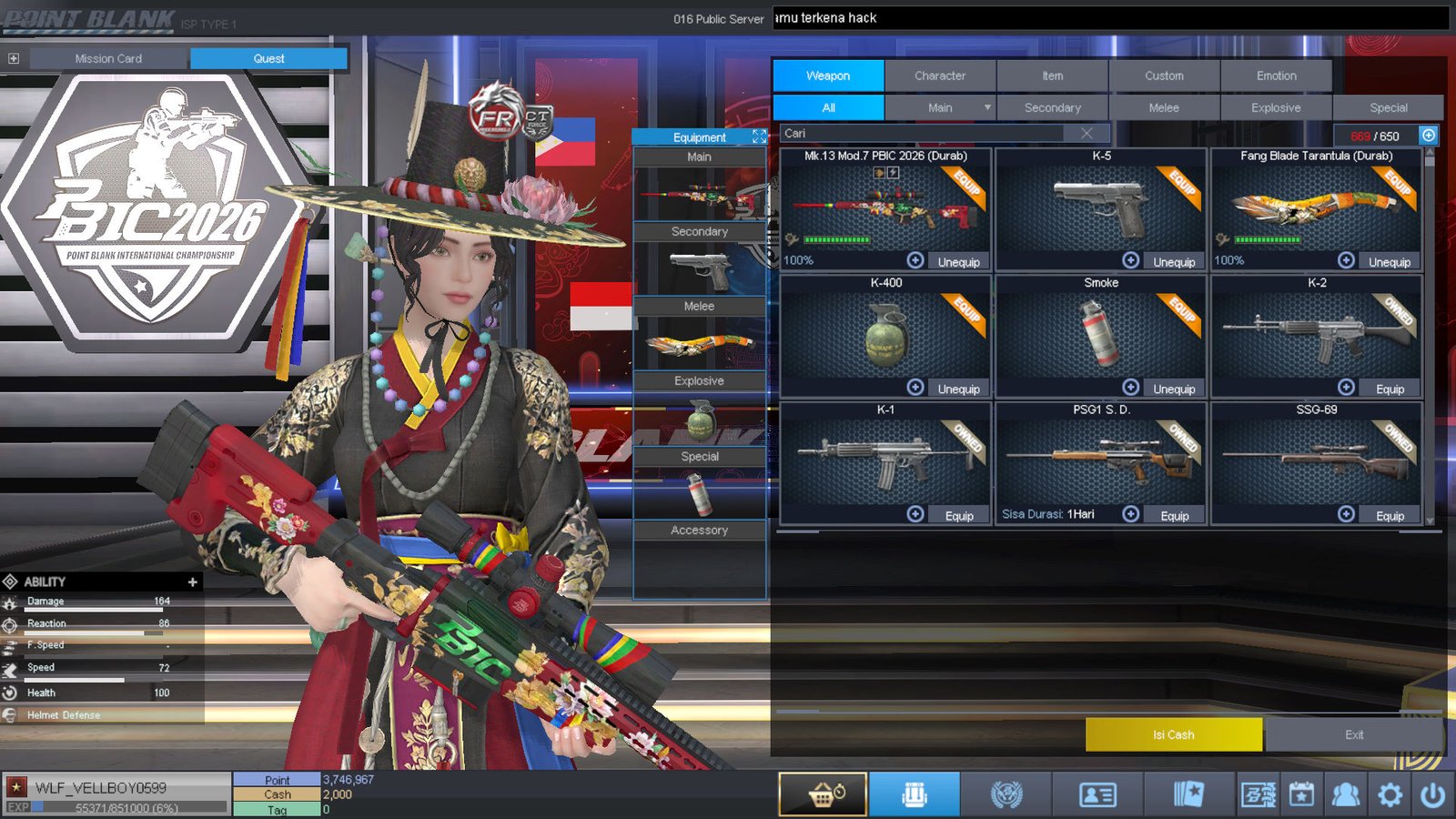Click the Isi Cash button

1173,734
